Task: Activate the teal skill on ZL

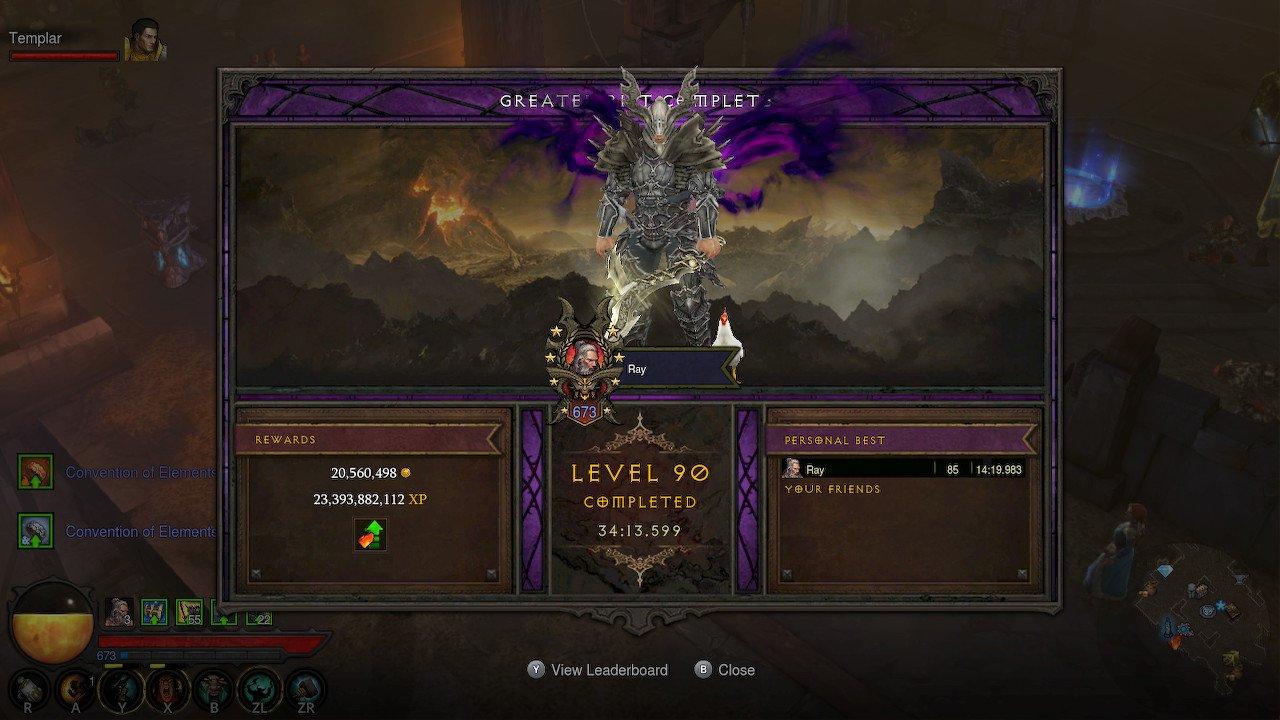Action: (257, 688)
